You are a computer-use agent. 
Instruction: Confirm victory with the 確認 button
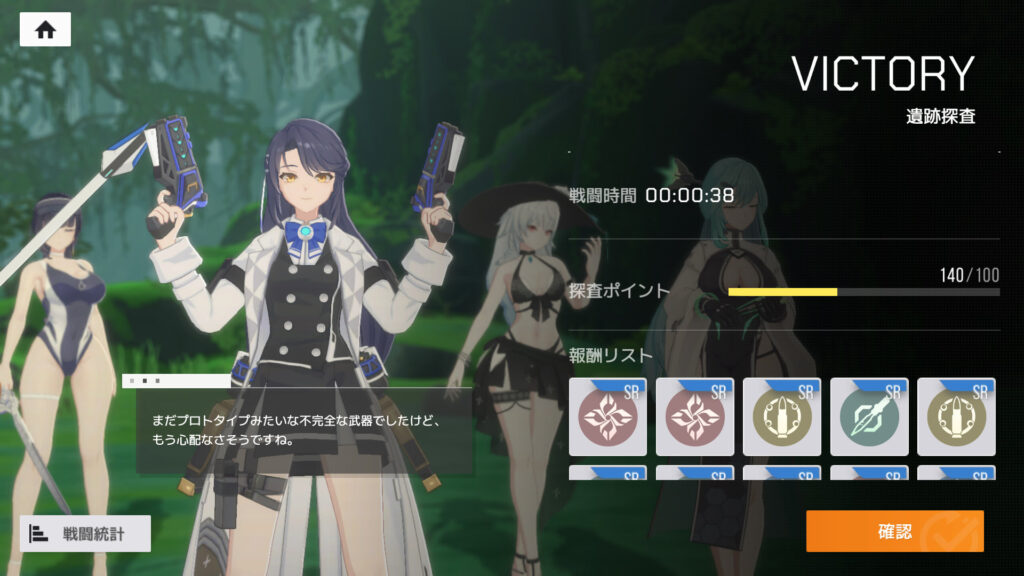coord(894,531)
